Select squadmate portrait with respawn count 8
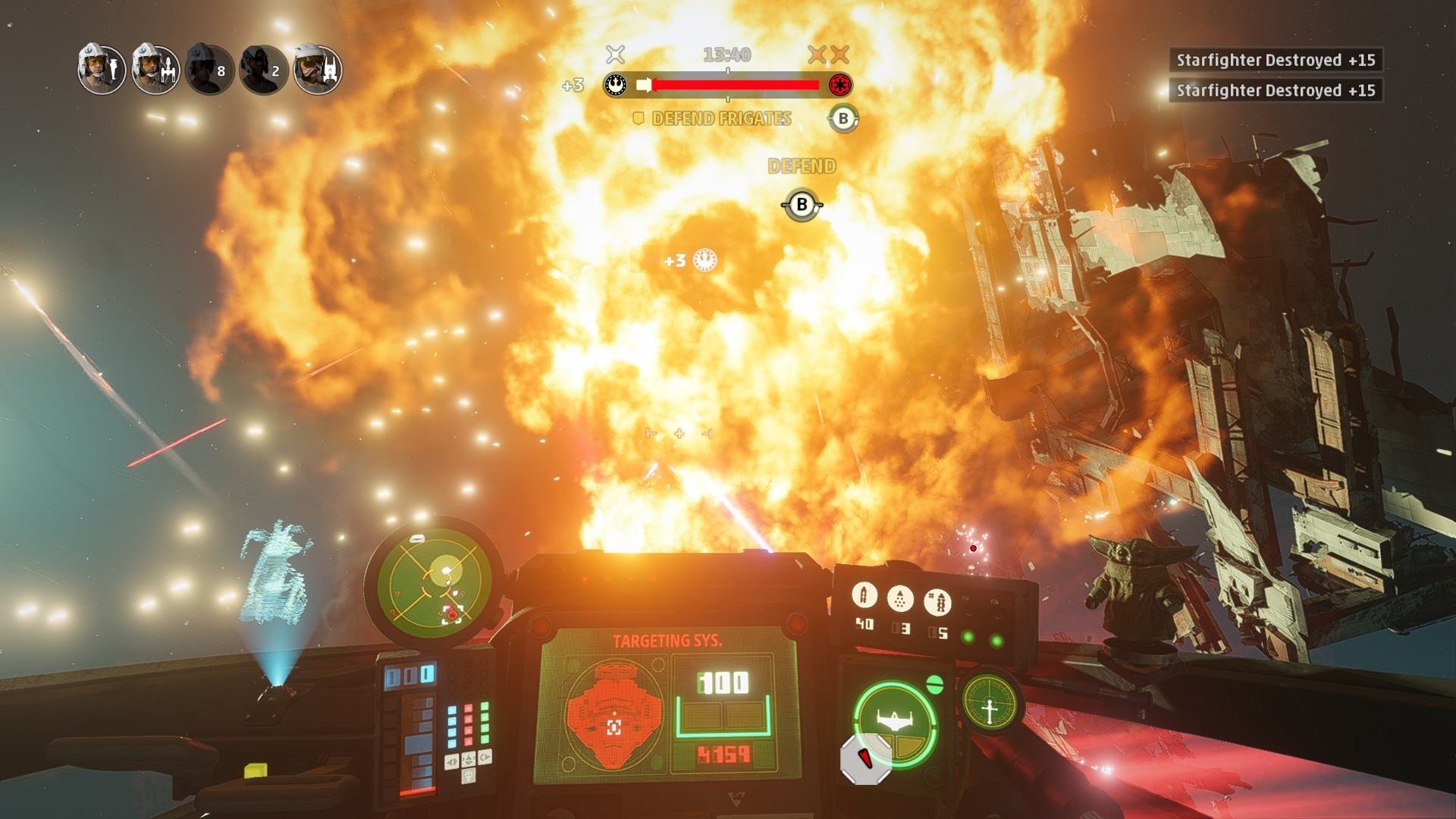 209,70
